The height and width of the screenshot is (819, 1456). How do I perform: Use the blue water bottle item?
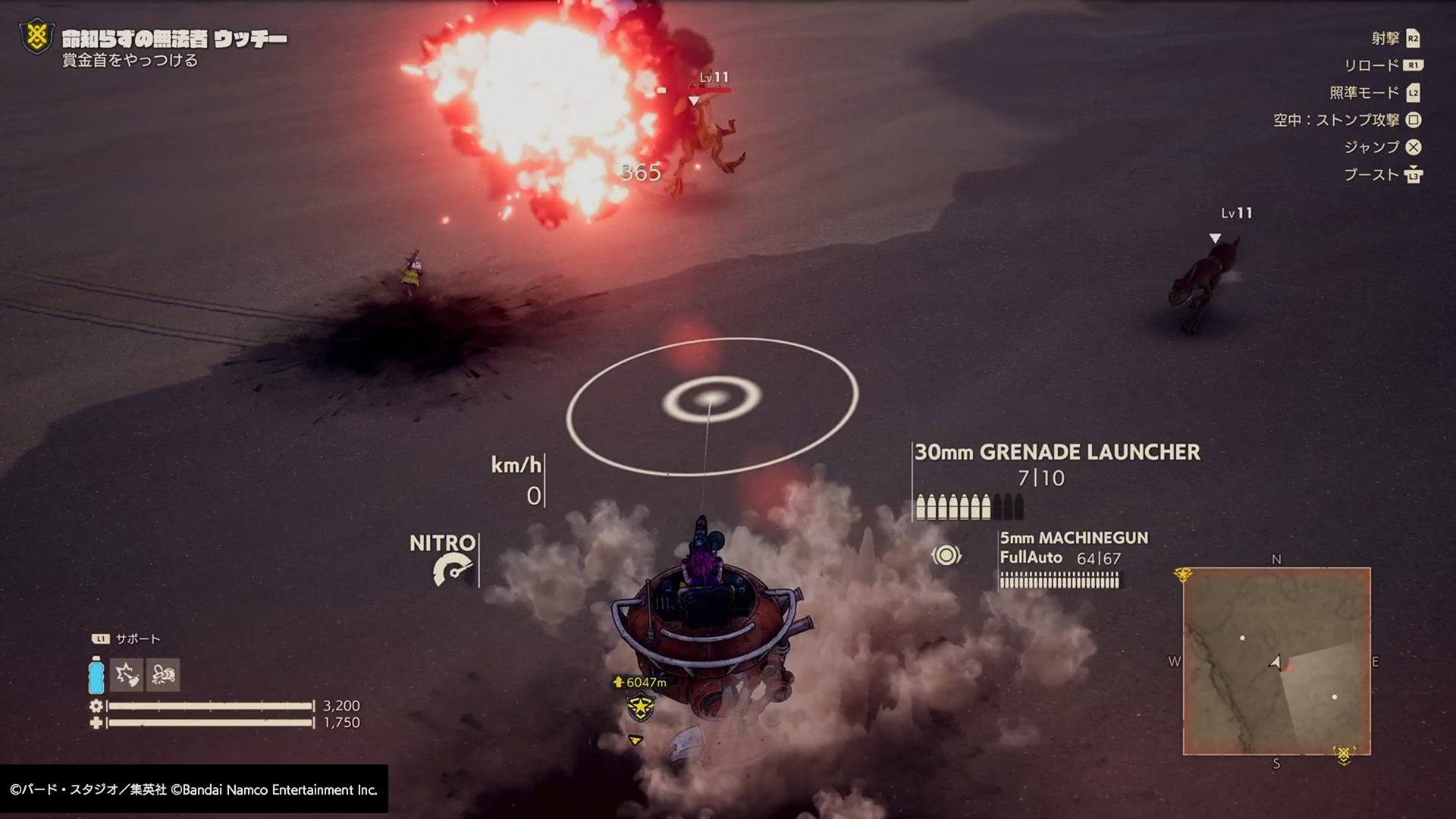[96, 675]
